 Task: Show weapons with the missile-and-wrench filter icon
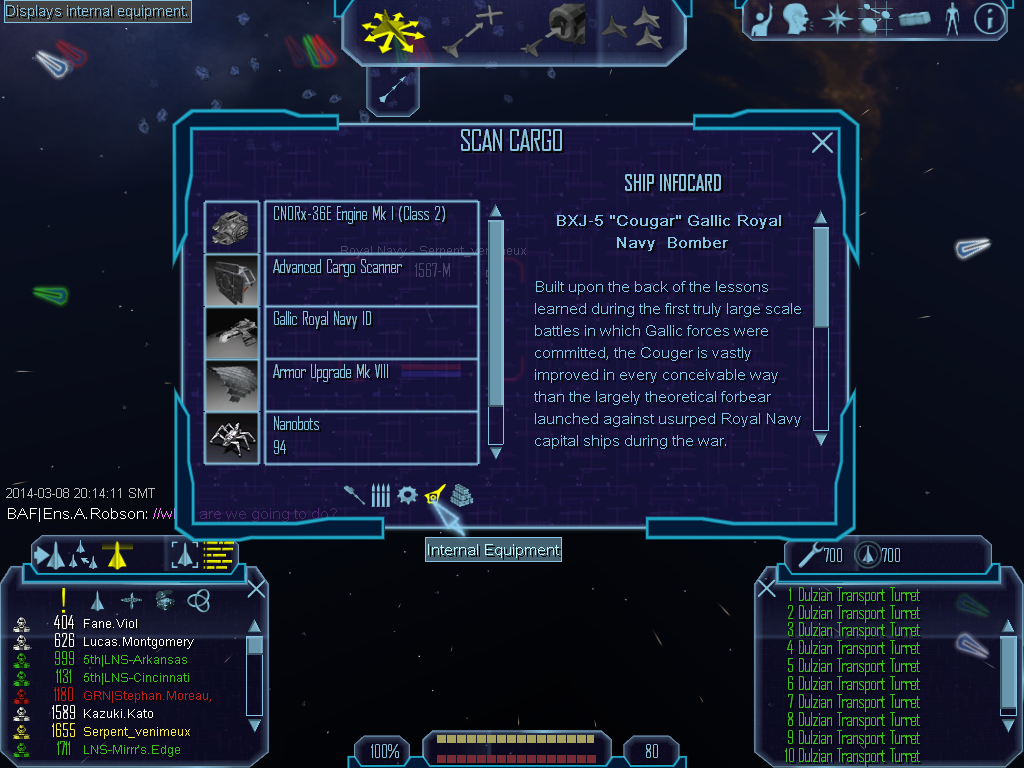coord(353,495)
